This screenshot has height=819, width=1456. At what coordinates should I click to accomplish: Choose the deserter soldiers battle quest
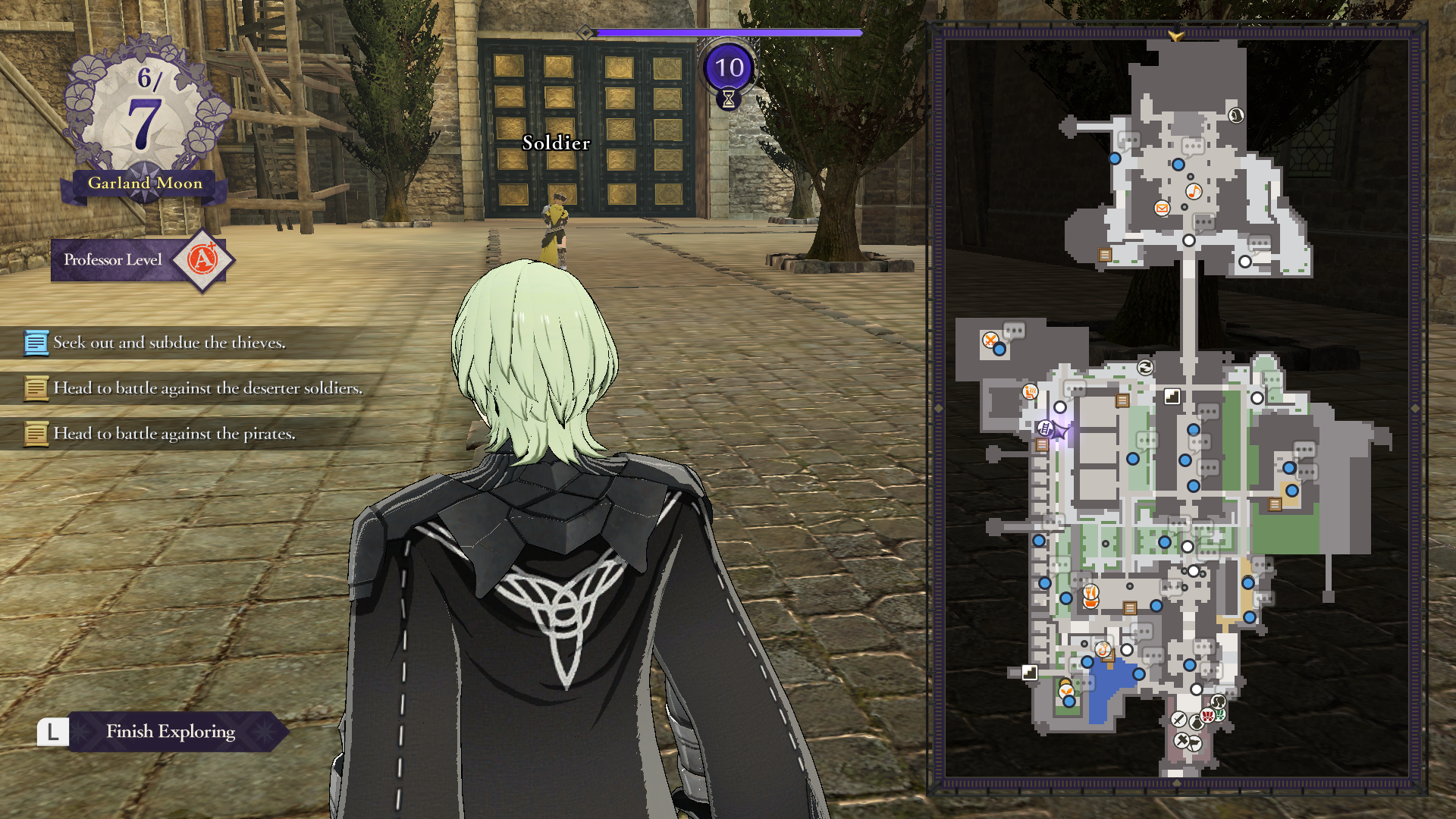(x=207, y=388)
